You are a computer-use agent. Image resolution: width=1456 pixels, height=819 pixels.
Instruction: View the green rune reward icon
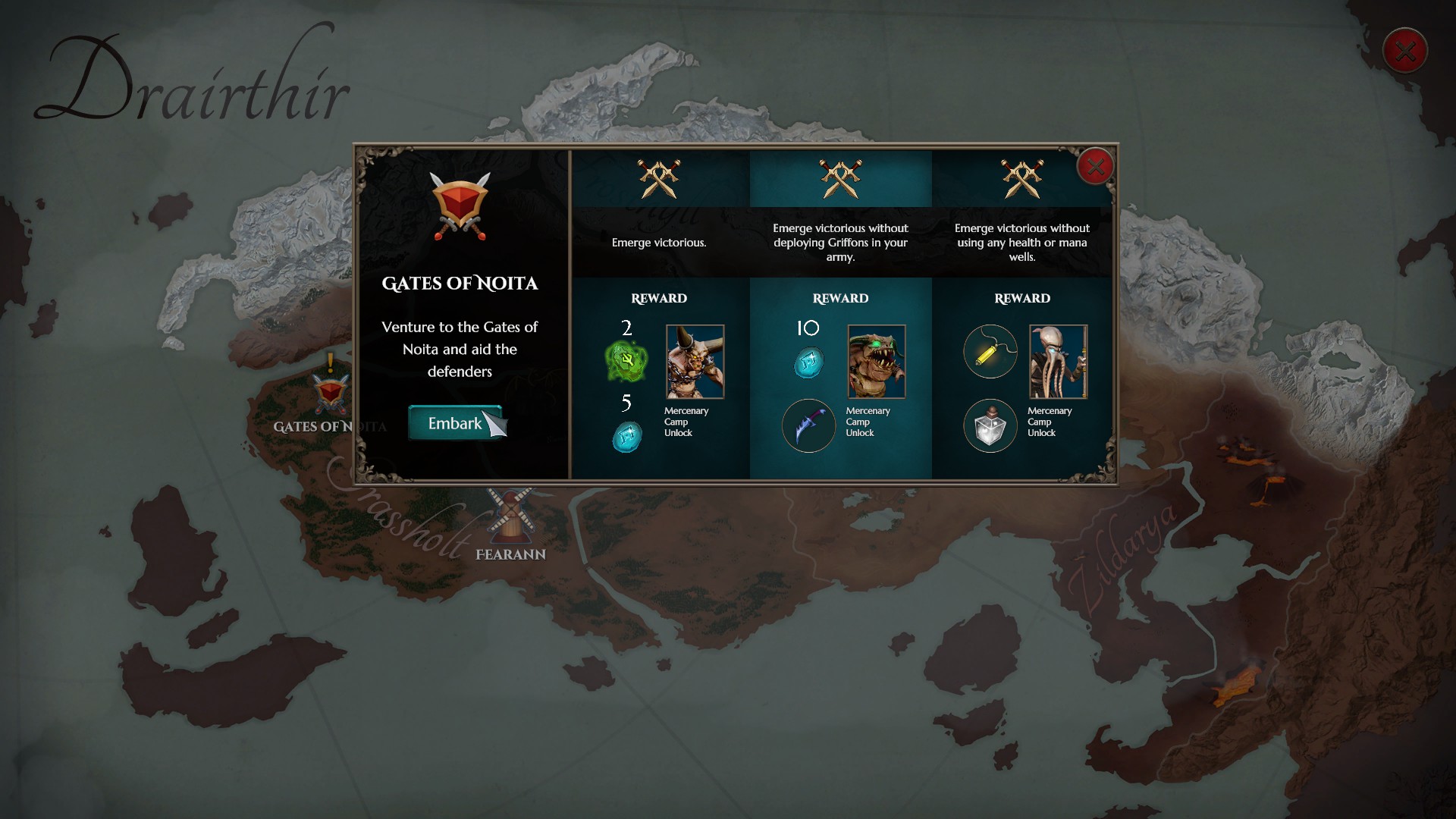626,362
